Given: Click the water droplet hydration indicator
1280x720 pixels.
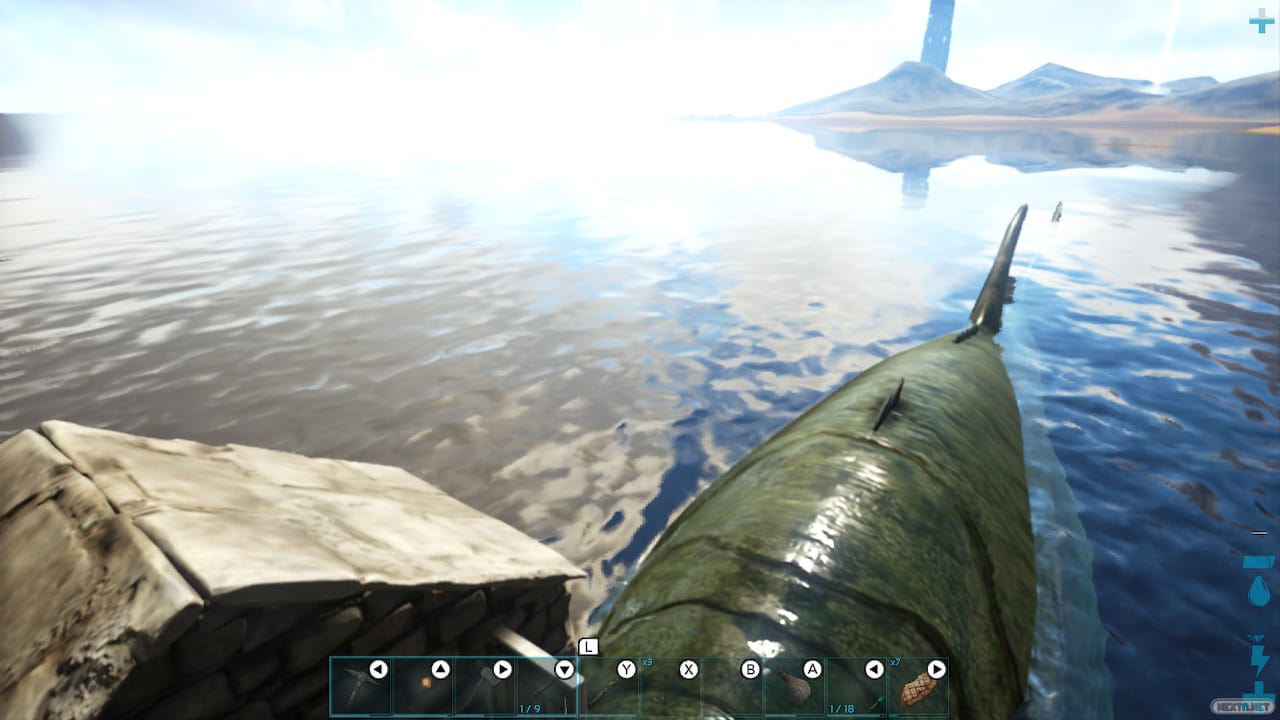Looking at the screenshot, I should click(1258, 589).
